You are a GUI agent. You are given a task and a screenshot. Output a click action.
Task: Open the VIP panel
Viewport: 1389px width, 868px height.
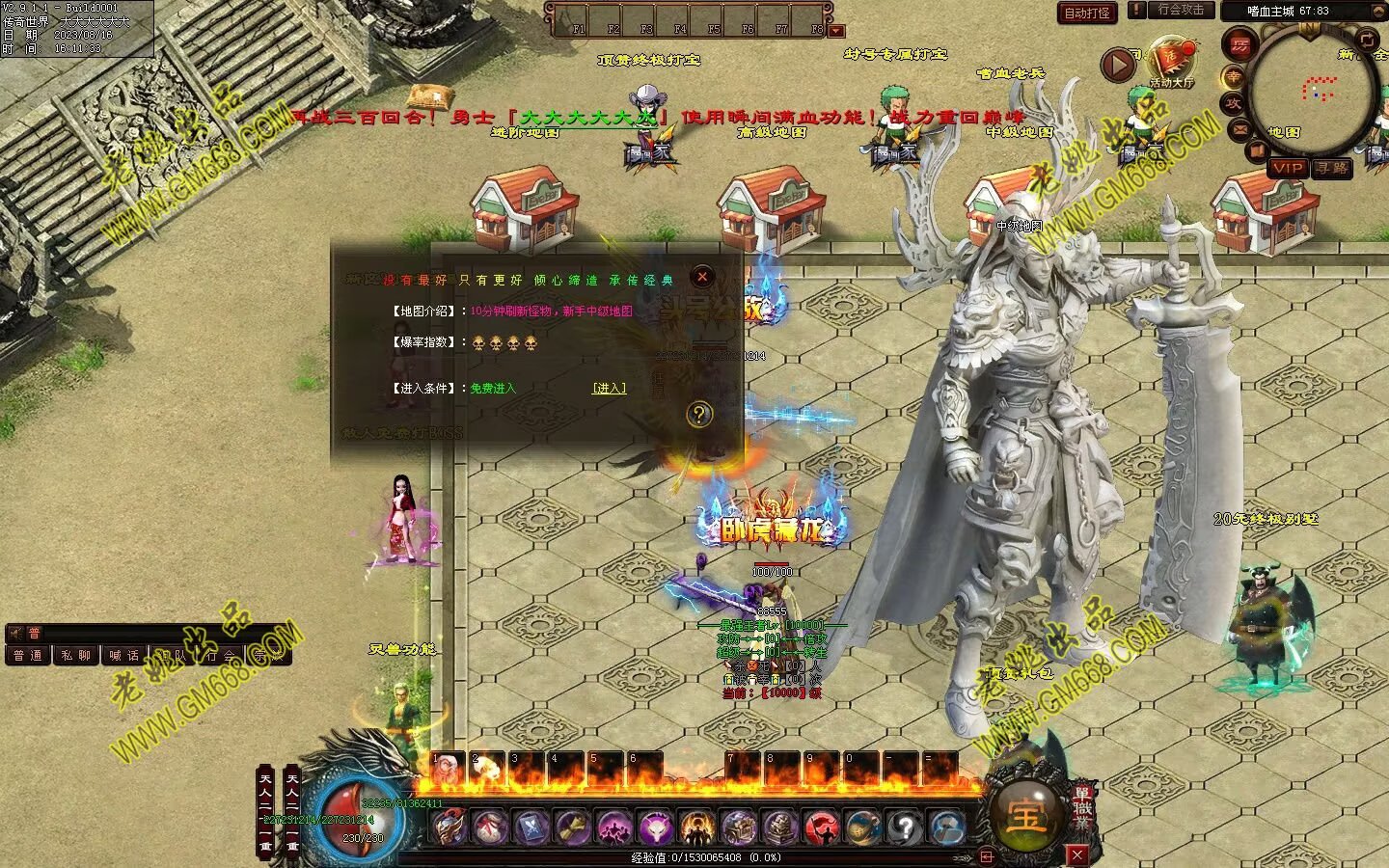tap(1288, 168)
